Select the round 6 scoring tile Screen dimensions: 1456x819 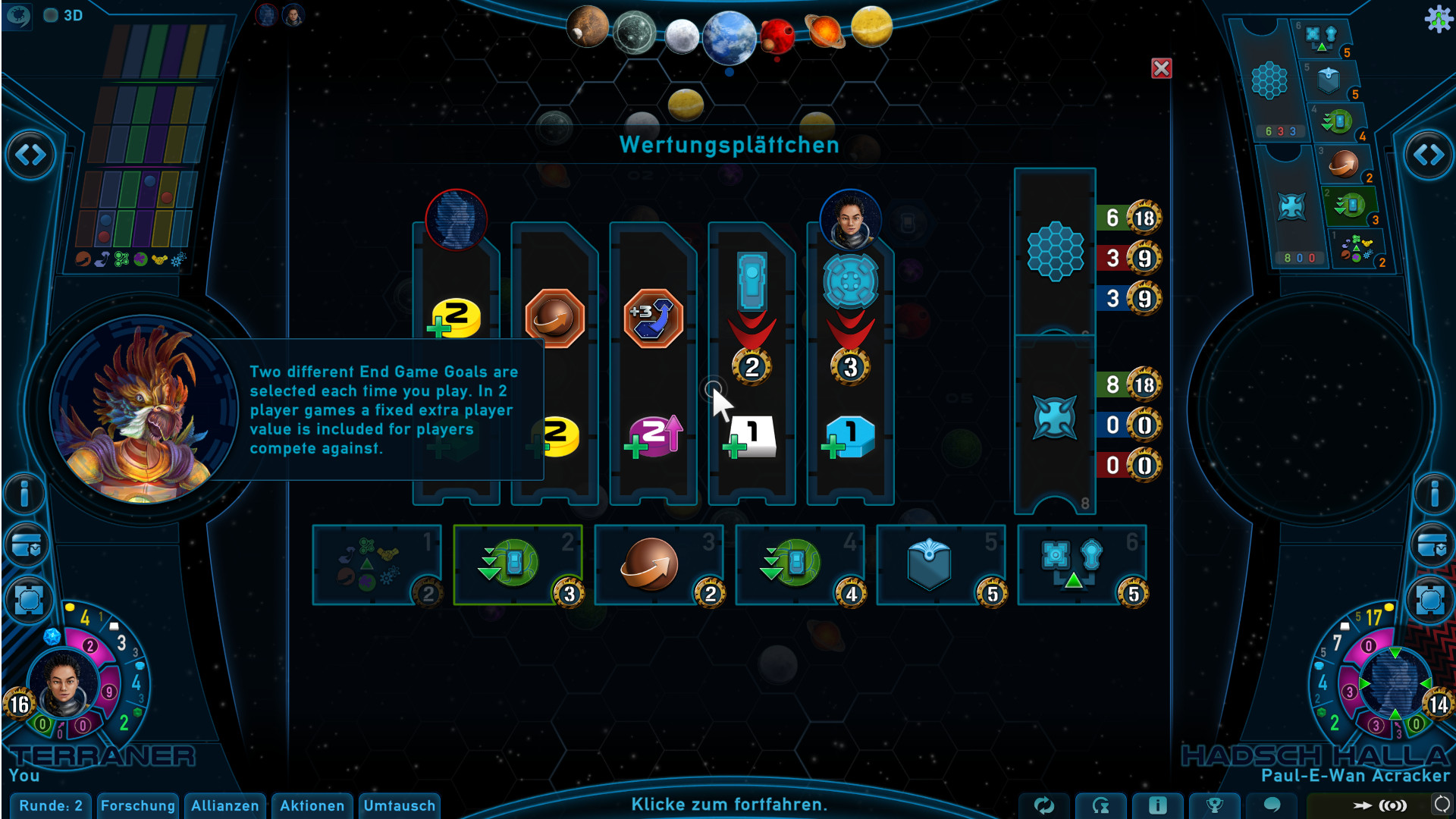(1081, 565)
